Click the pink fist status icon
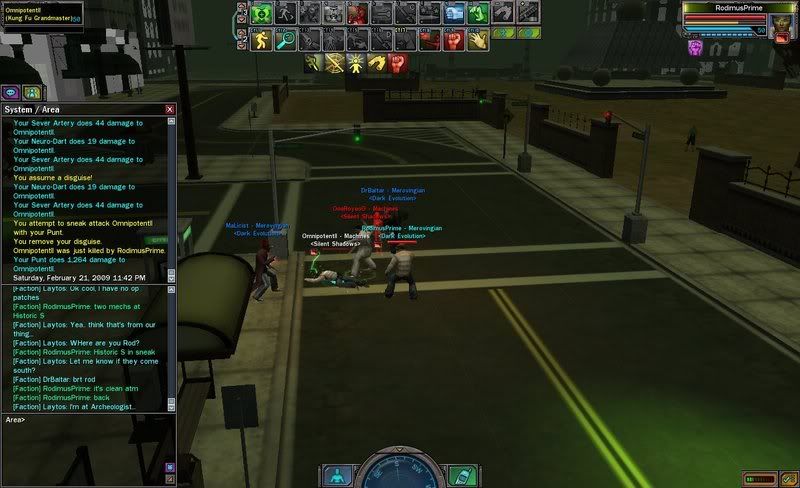This screenshot has height=488, width=800. [x=695, y=46]
